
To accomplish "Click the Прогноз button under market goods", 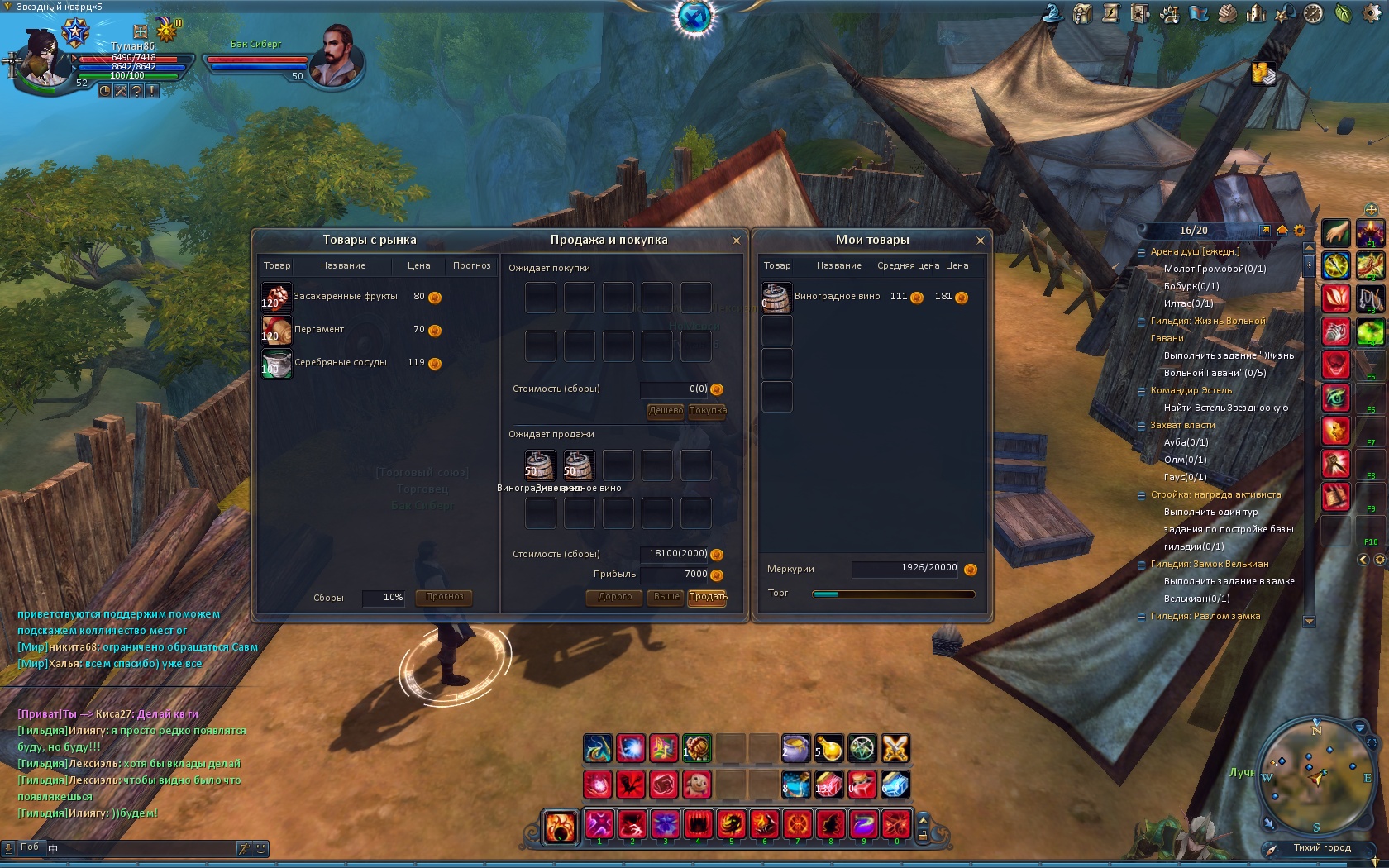I will pyautogui.click(x=445, y=597).
